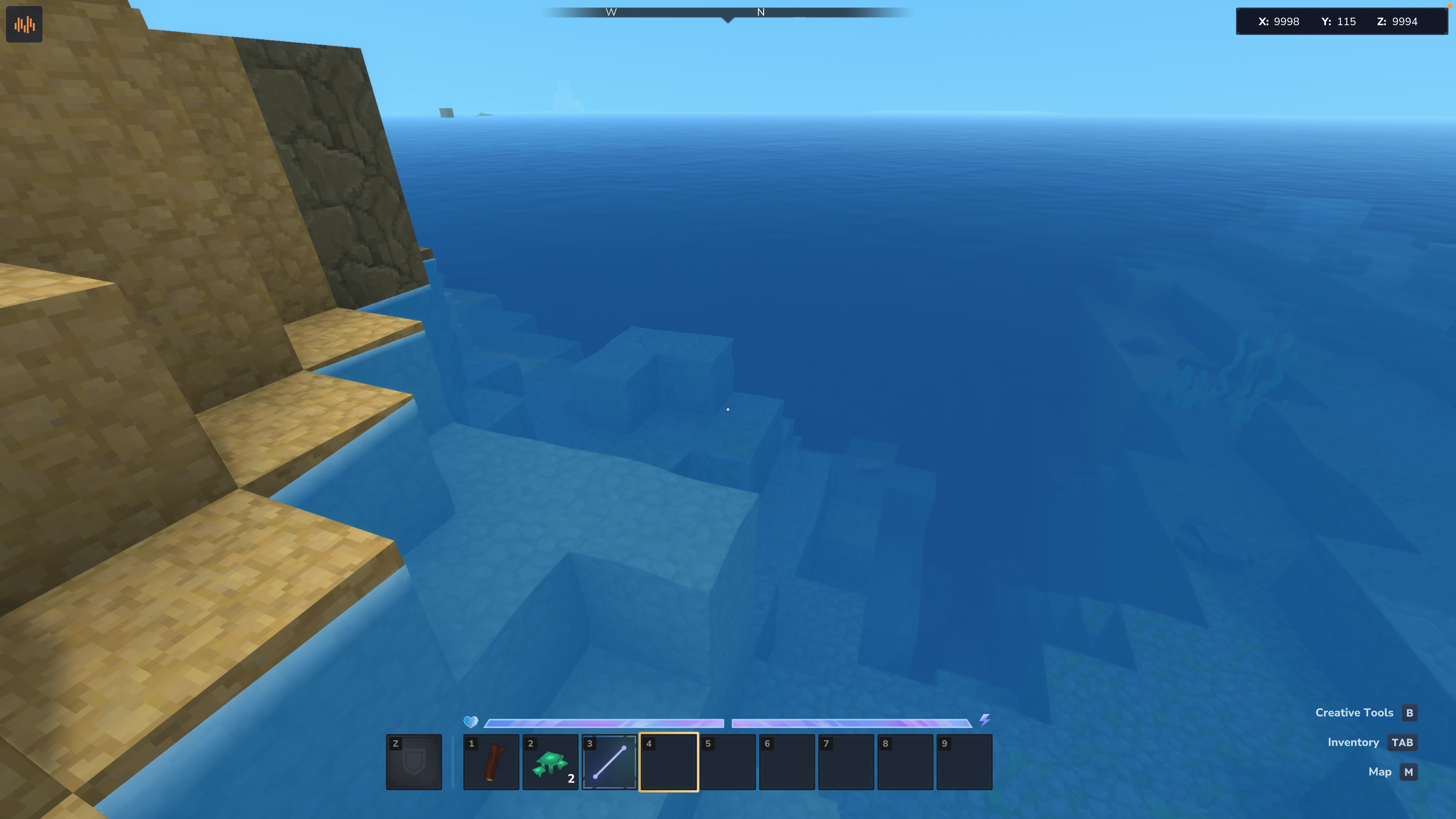Click the shield utility slot
This screenshot has width=1456, height=819.
click(414, 762)
